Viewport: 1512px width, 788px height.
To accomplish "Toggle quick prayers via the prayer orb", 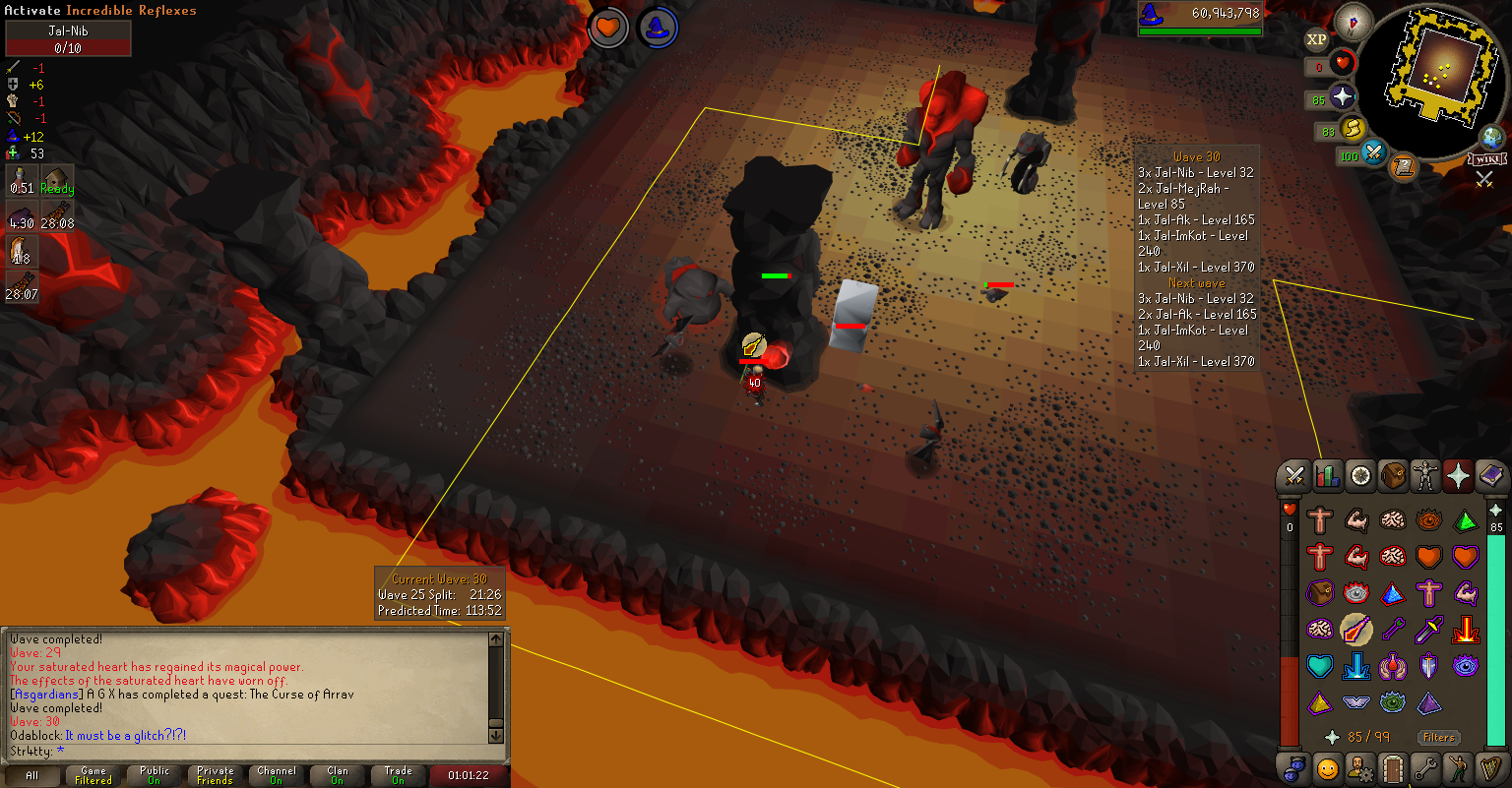I will click(1342, 97).
